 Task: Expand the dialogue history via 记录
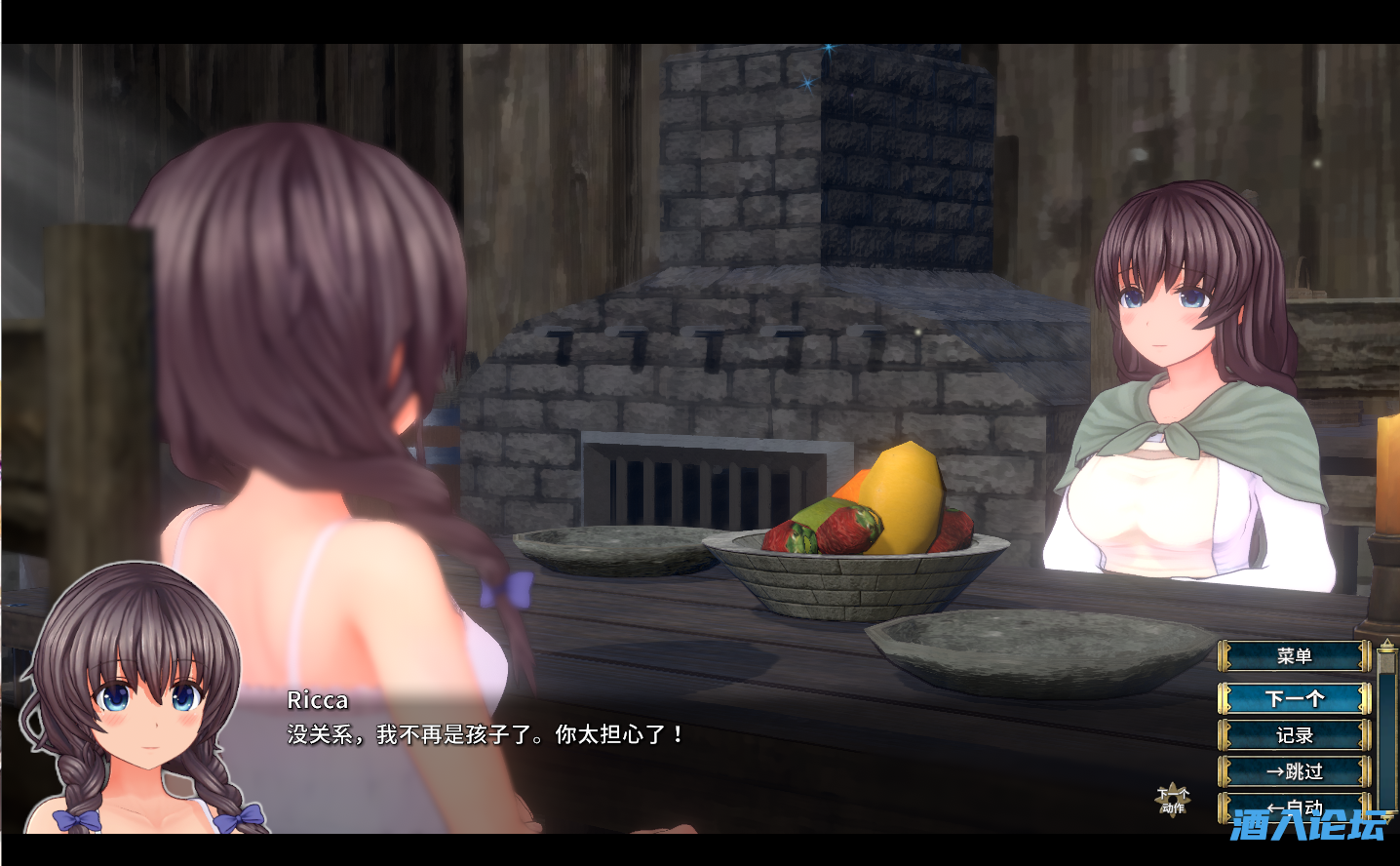tap(1297, 736)
